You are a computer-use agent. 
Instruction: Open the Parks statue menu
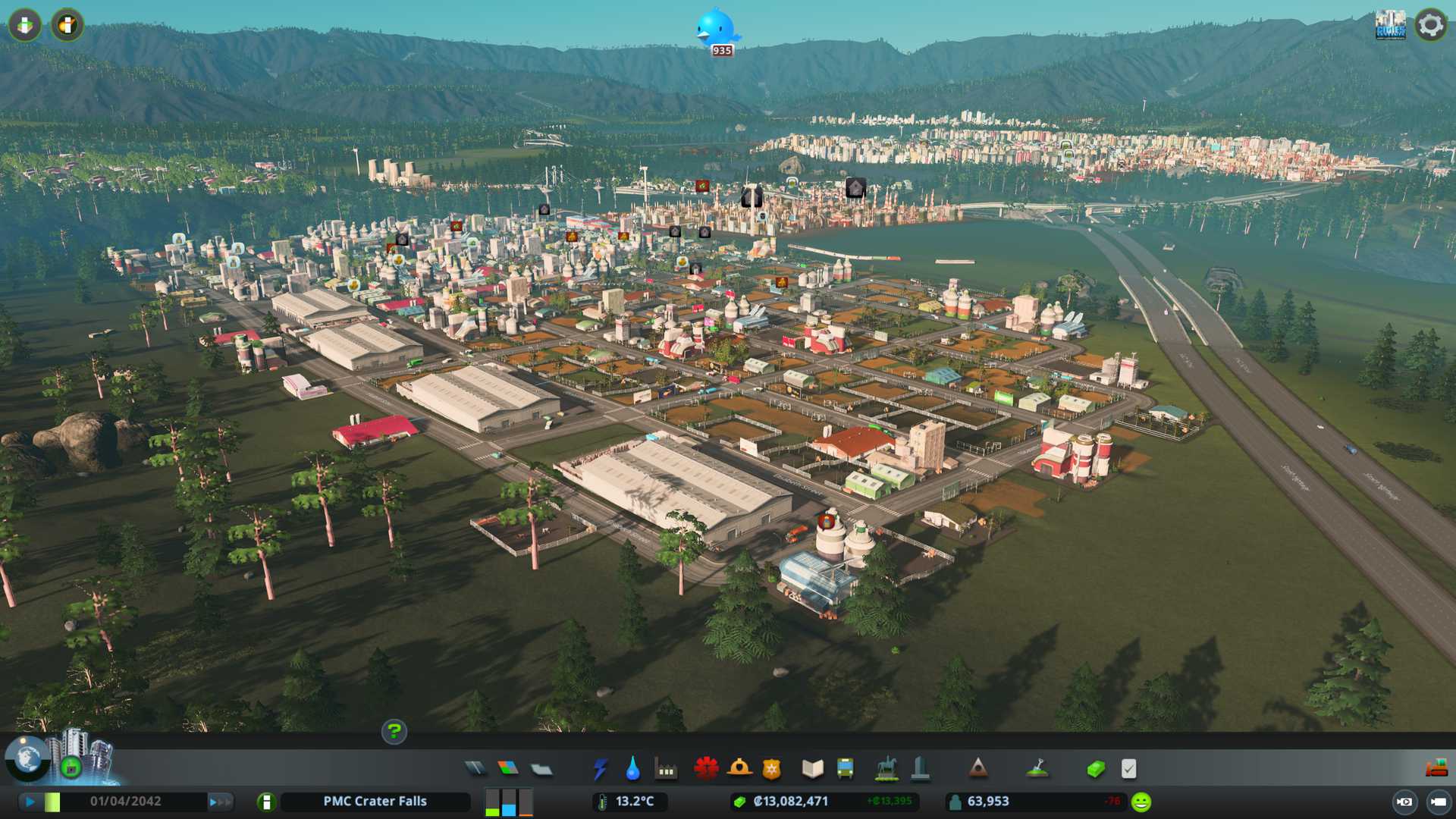[x=886, y=769]
